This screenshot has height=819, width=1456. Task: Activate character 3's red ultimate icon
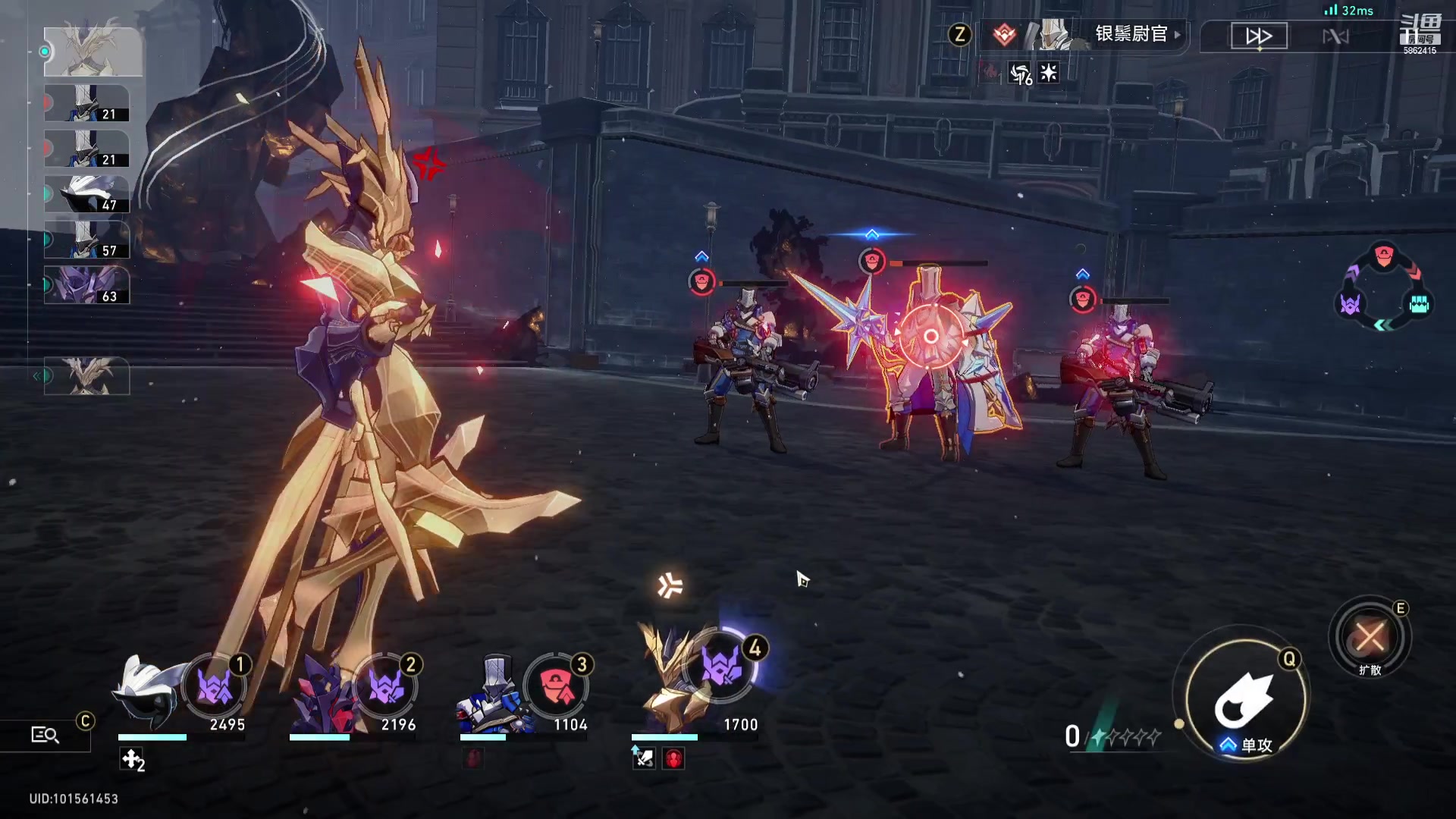click(557, 688)
